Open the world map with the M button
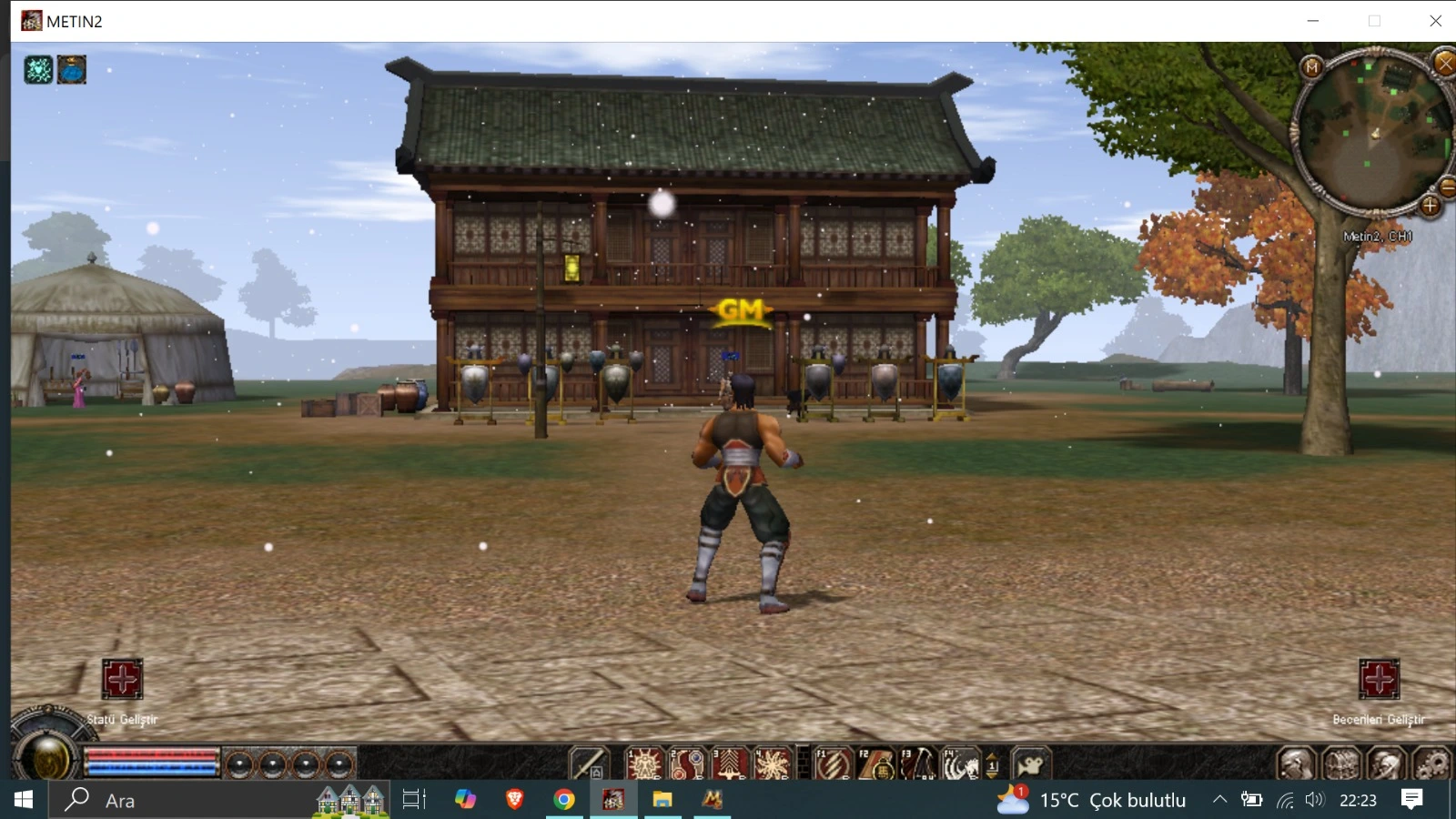 [x=1311, y=67]
